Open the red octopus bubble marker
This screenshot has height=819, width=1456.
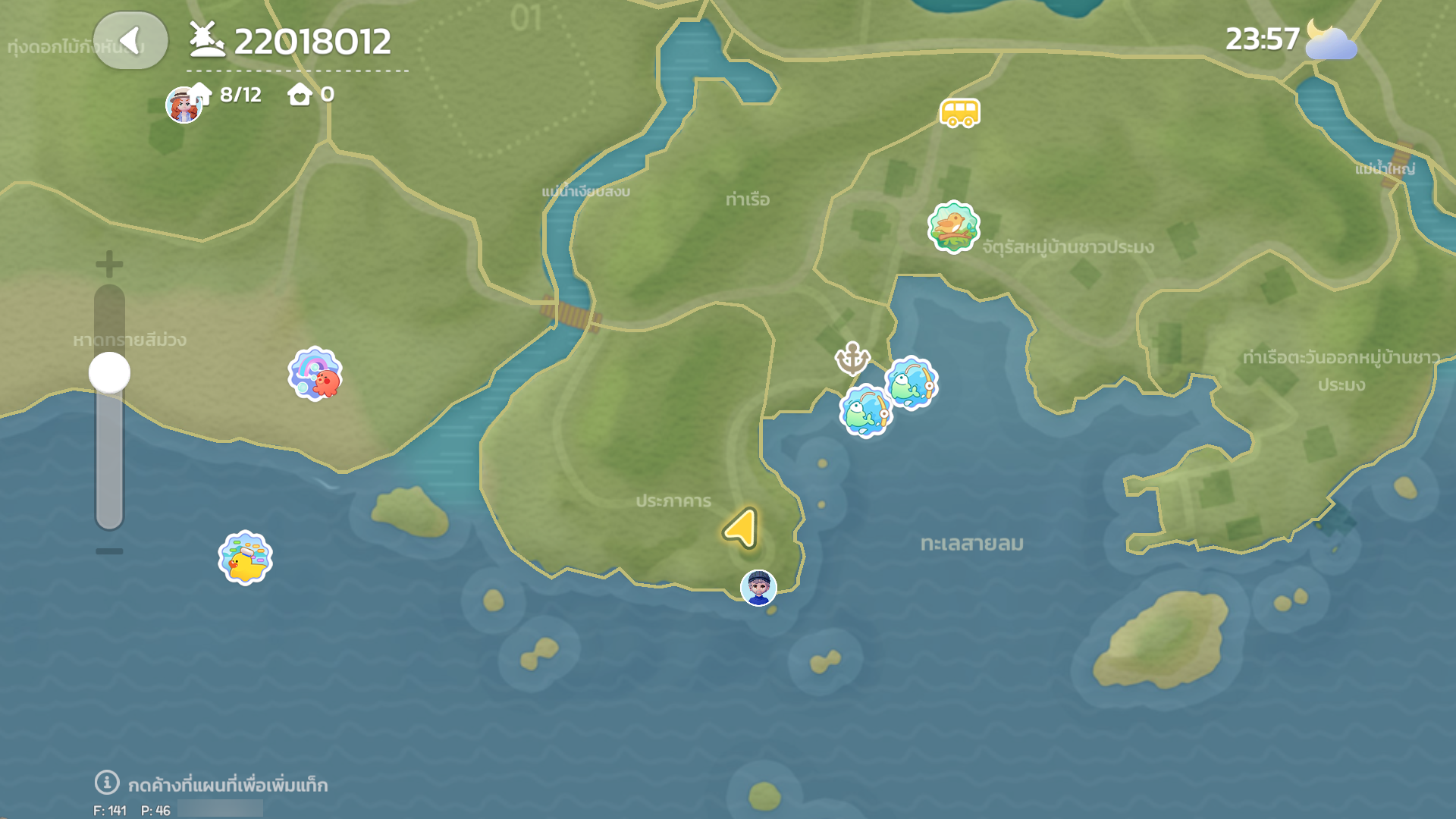tap(315, 374)
